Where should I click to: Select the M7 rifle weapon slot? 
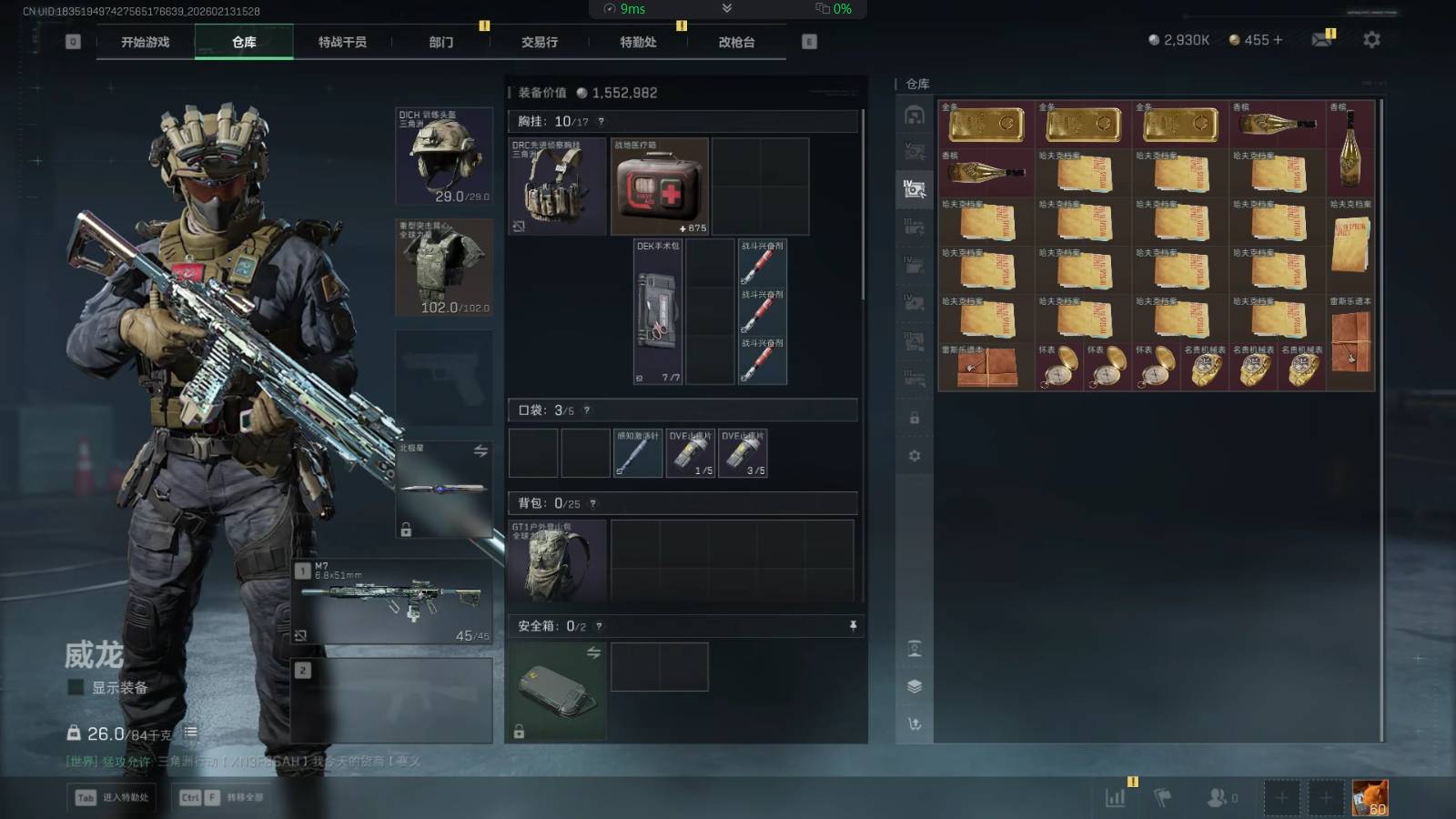pyautogui.click(x=393, y=601)
